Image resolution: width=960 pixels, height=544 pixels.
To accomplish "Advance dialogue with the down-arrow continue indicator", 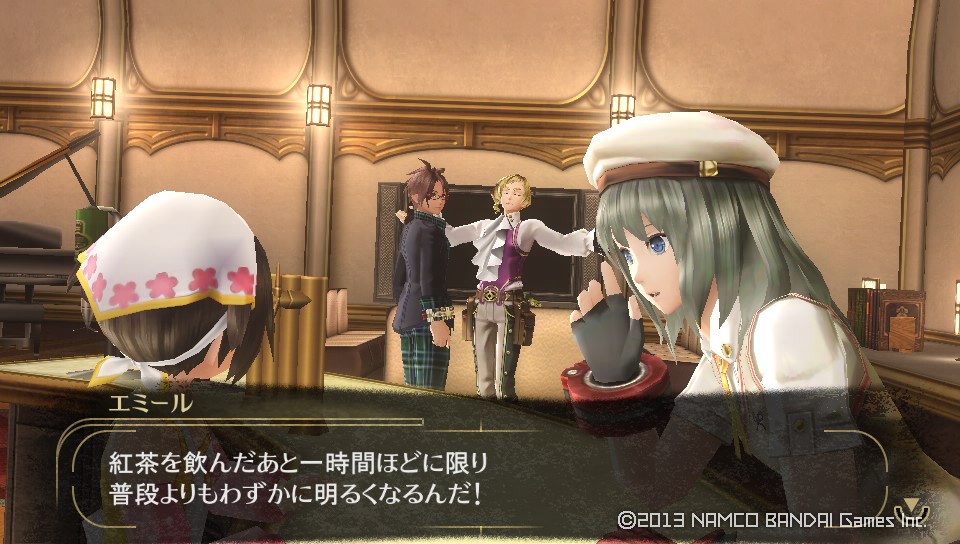I will [x=910, y=506].
